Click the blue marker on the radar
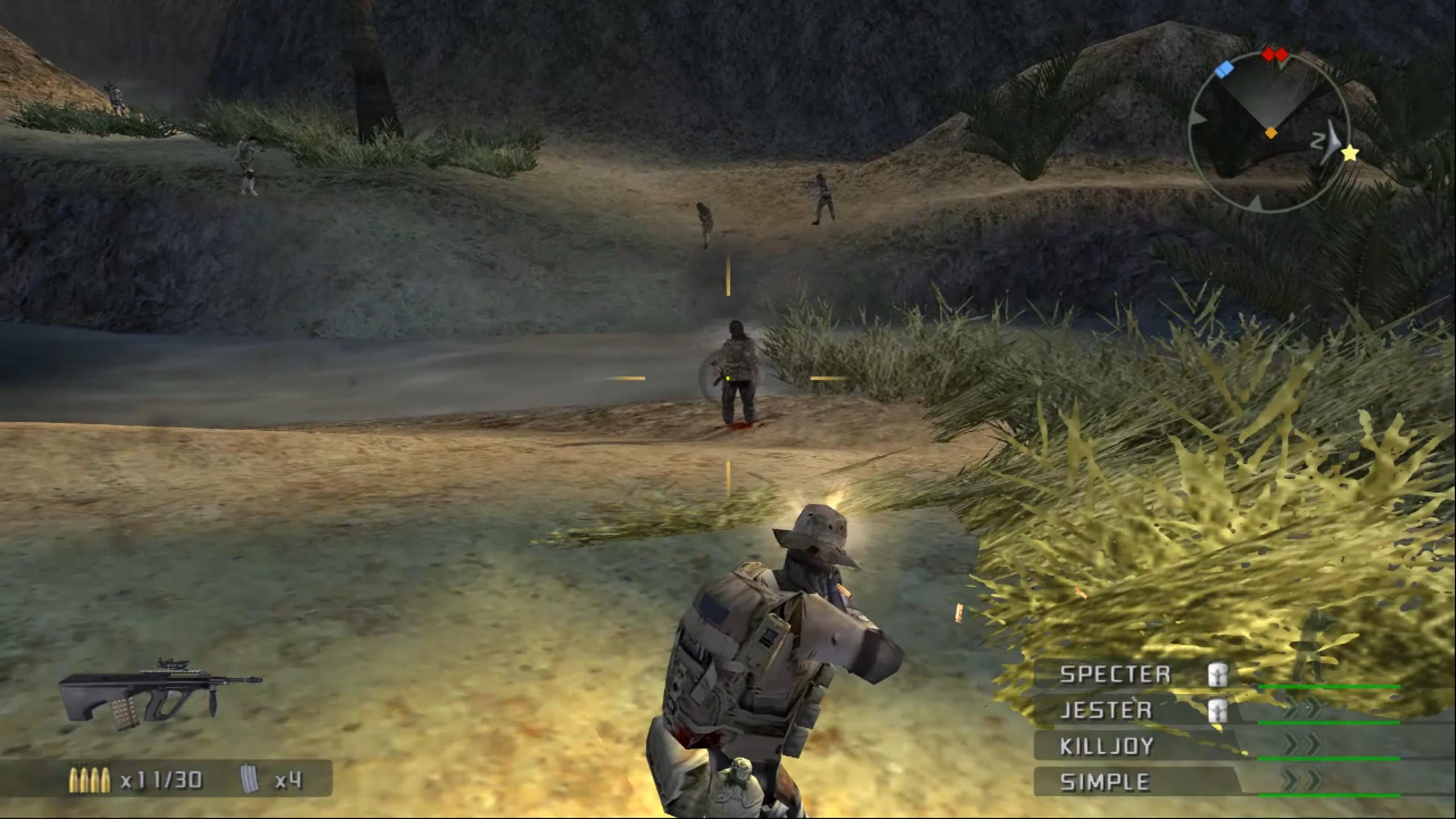1456x819 pixels. pyautogui.click(x=1224, y=69)
